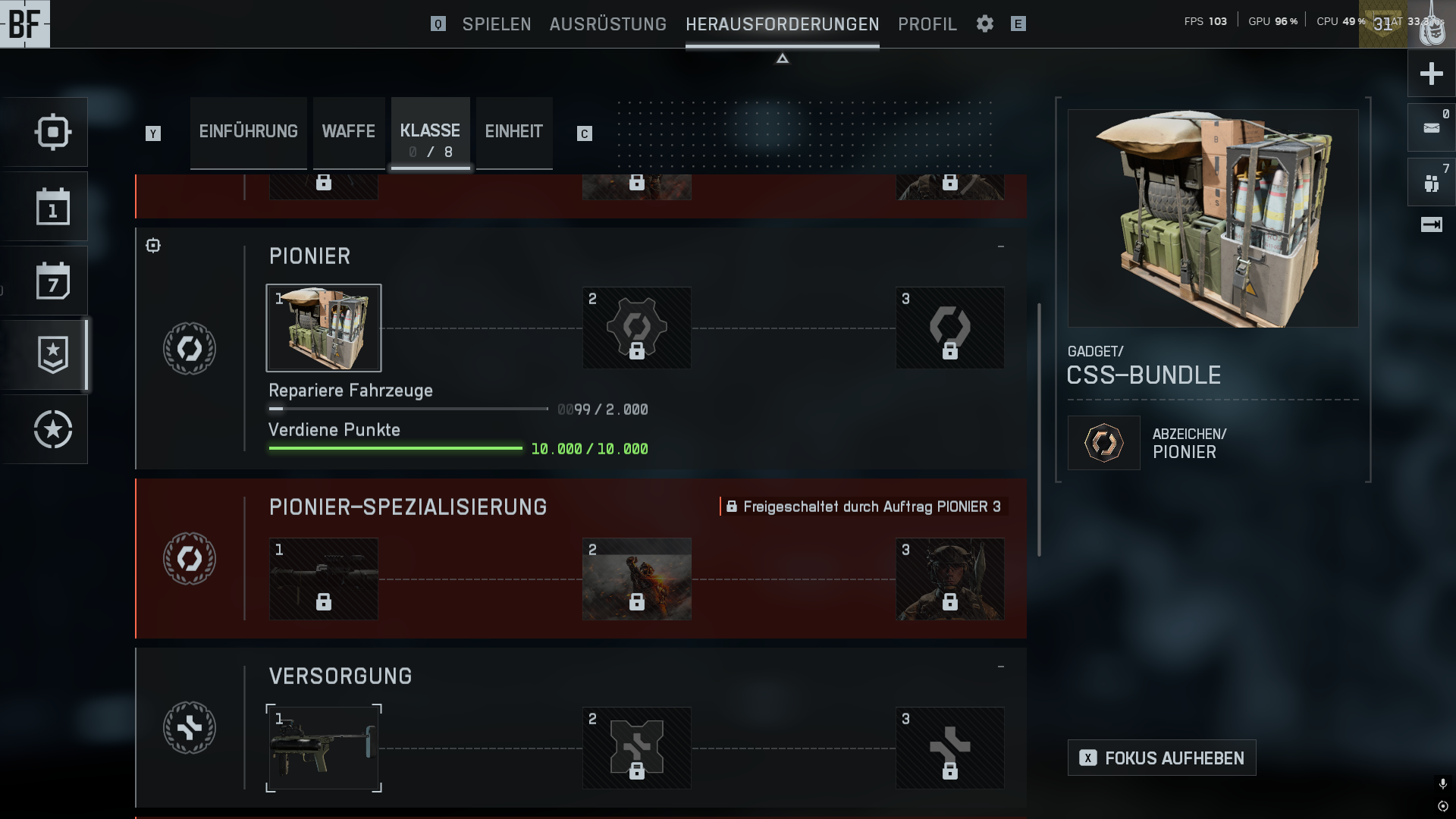Go to the Ausrüstung section
Image resolution: width=1456 pixels, height=819 pixels.
(x=607, y=24)
